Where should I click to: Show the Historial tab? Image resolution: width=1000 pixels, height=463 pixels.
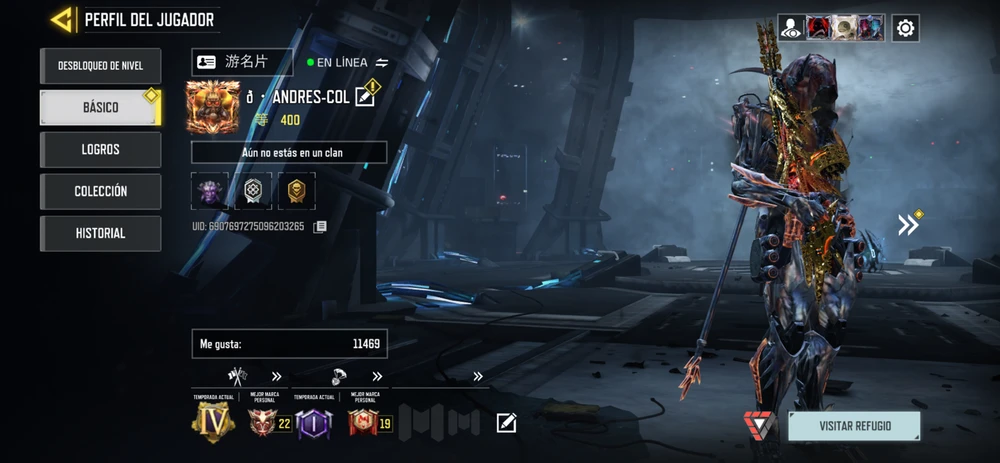coord(100,233)
